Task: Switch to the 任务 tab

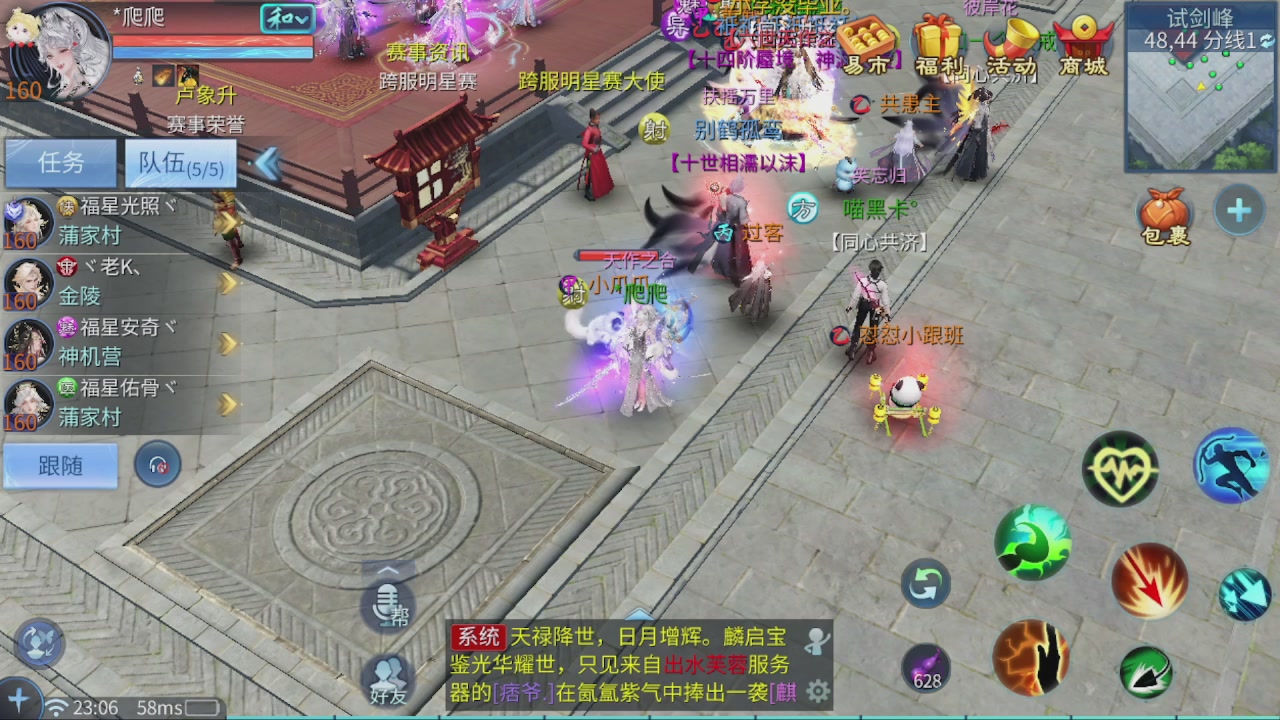Action: 60,163
